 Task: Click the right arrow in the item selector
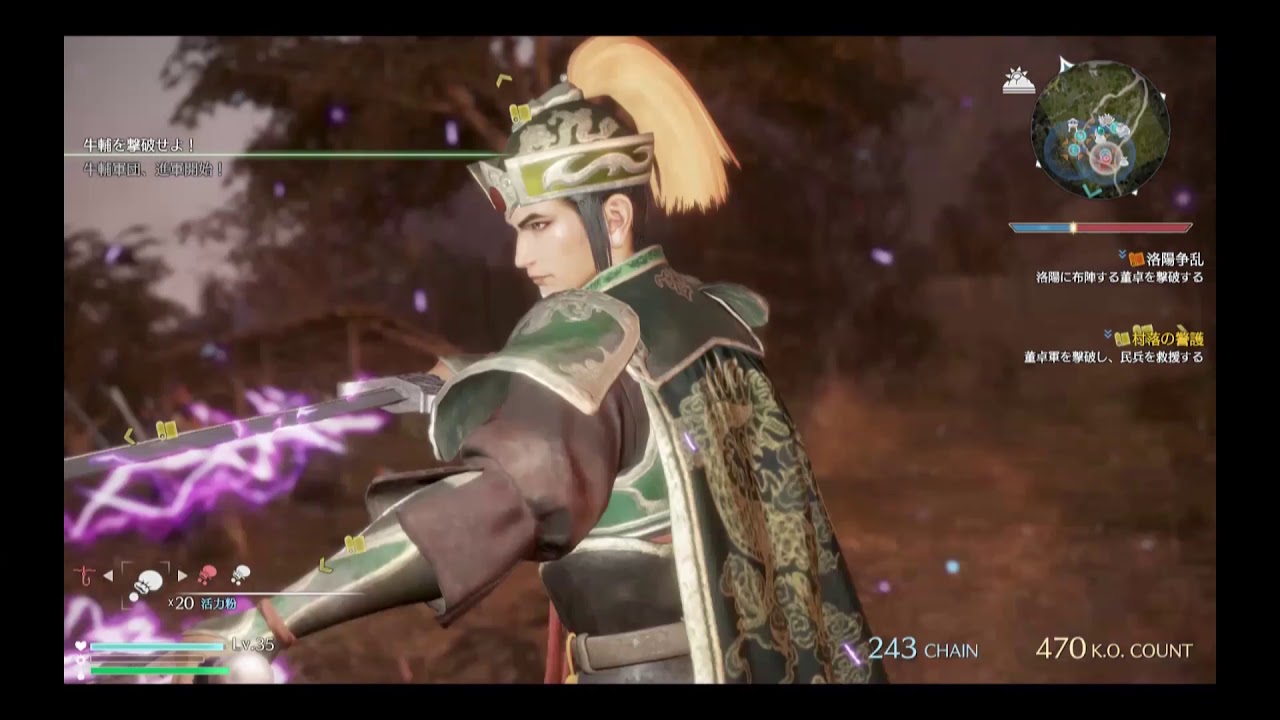182,576
